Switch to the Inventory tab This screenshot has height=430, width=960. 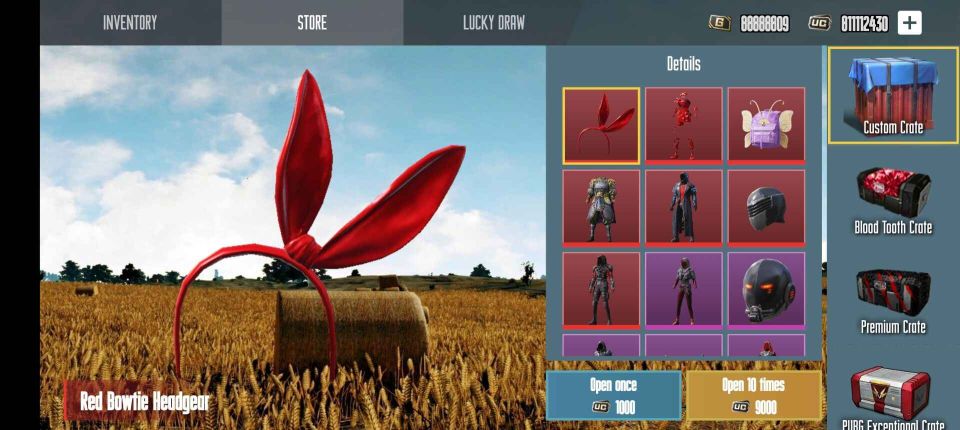coord(130,22)
